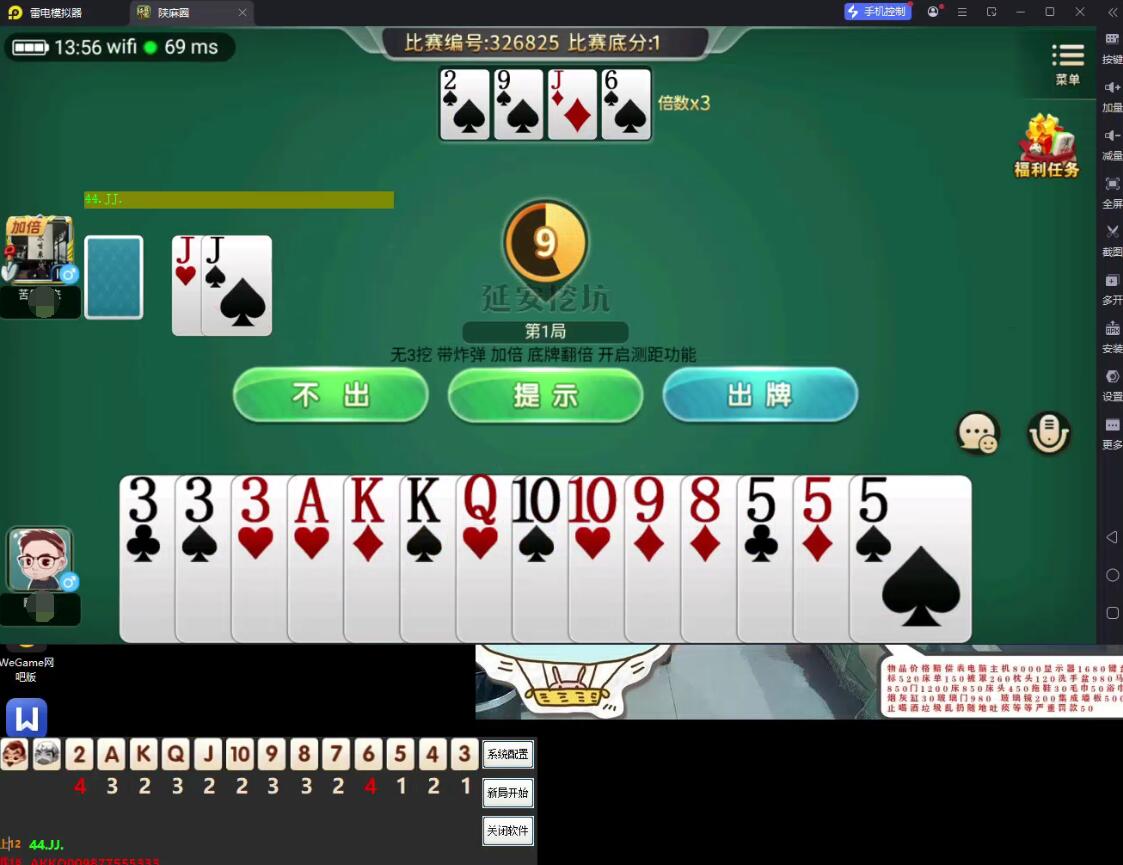Open the 福利任务 rewards icon
1123x865 pixels.
[x=1047, y=146]
